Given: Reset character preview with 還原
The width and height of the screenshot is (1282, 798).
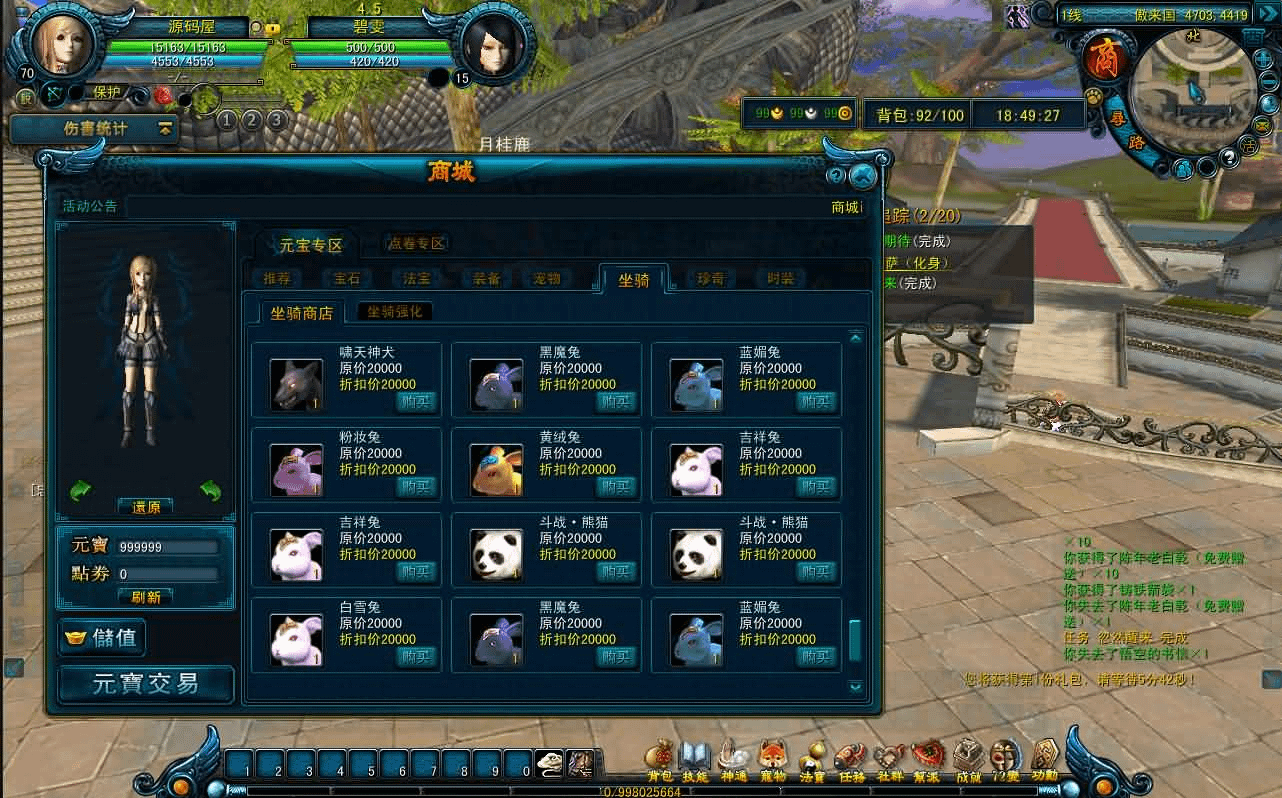Looking at the screenshot, I should tap(146, 507).
